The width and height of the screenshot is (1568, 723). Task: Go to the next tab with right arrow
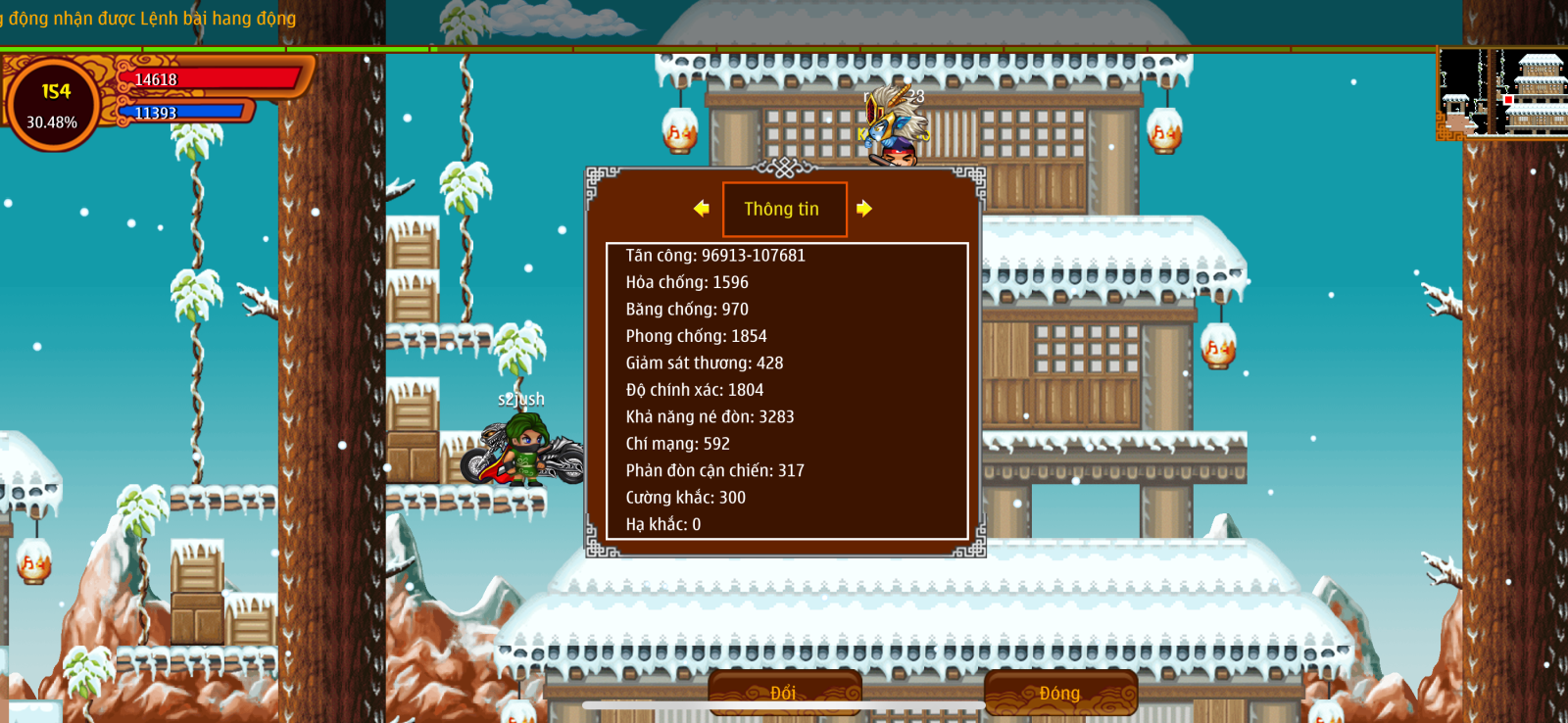863,209
